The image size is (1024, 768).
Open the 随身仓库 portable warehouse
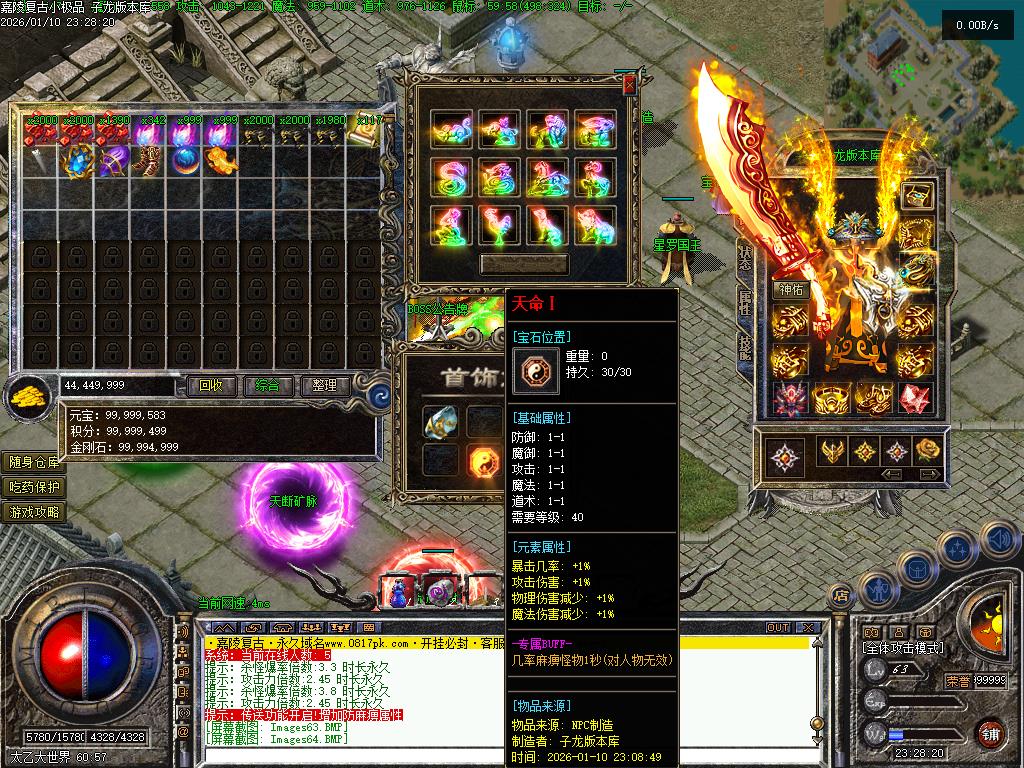tap(35, 462)
